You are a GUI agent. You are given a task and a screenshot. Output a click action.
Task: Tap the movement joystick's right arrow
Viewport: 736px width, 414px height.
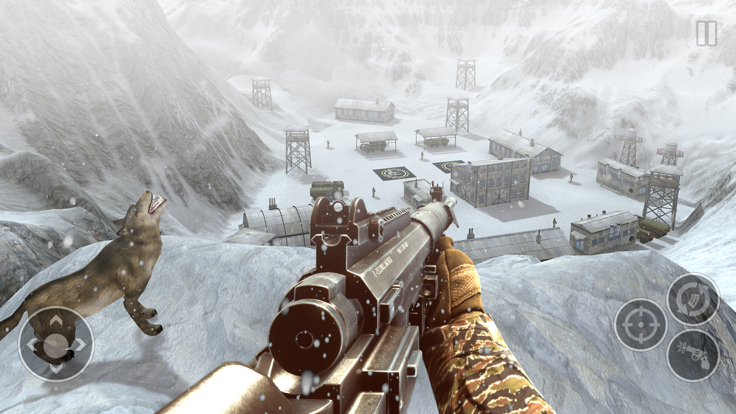pos(80,345)
